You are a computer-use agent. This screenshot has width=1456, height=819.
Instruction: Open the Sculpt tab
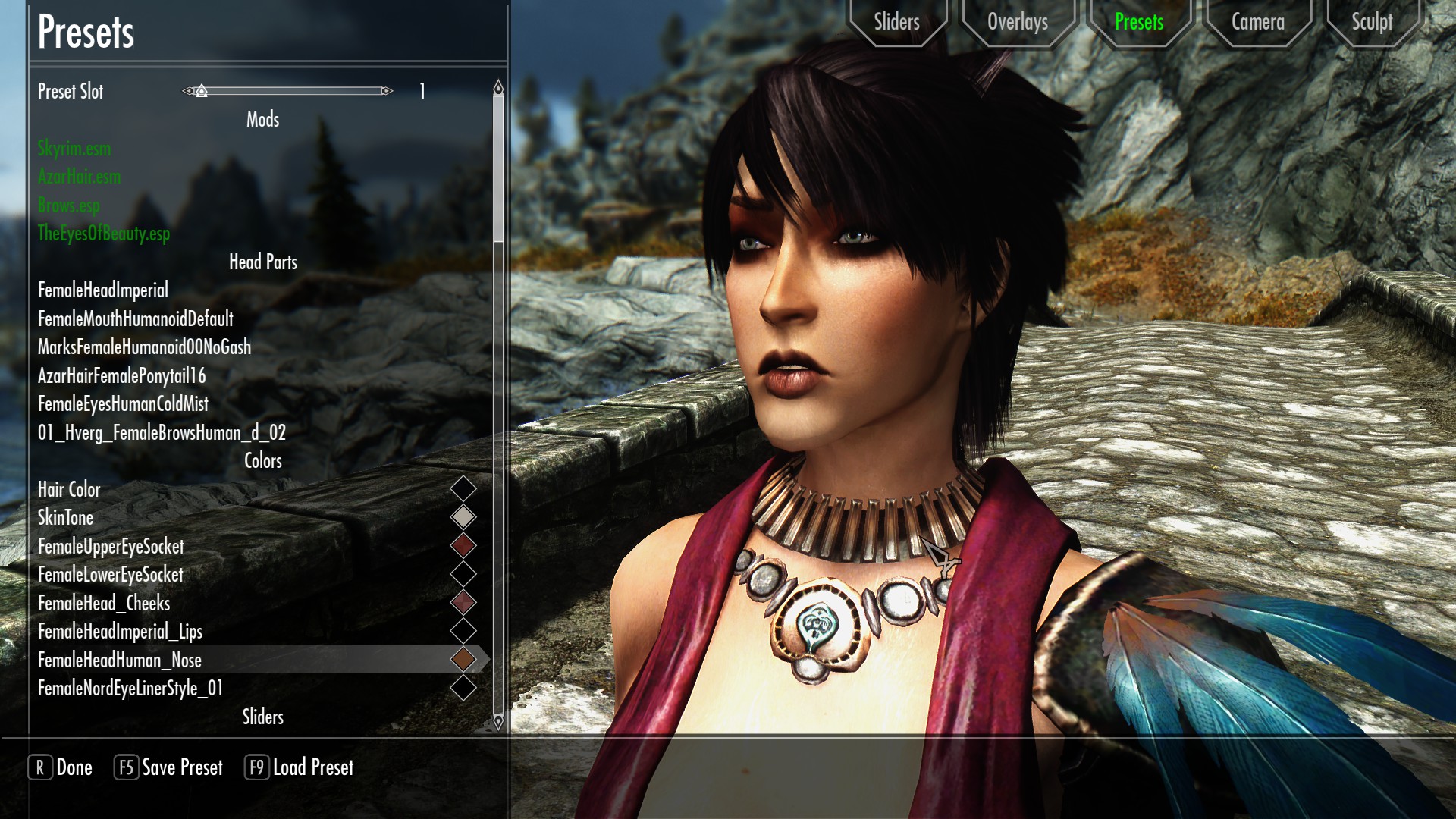click(x=1372, y=22)
